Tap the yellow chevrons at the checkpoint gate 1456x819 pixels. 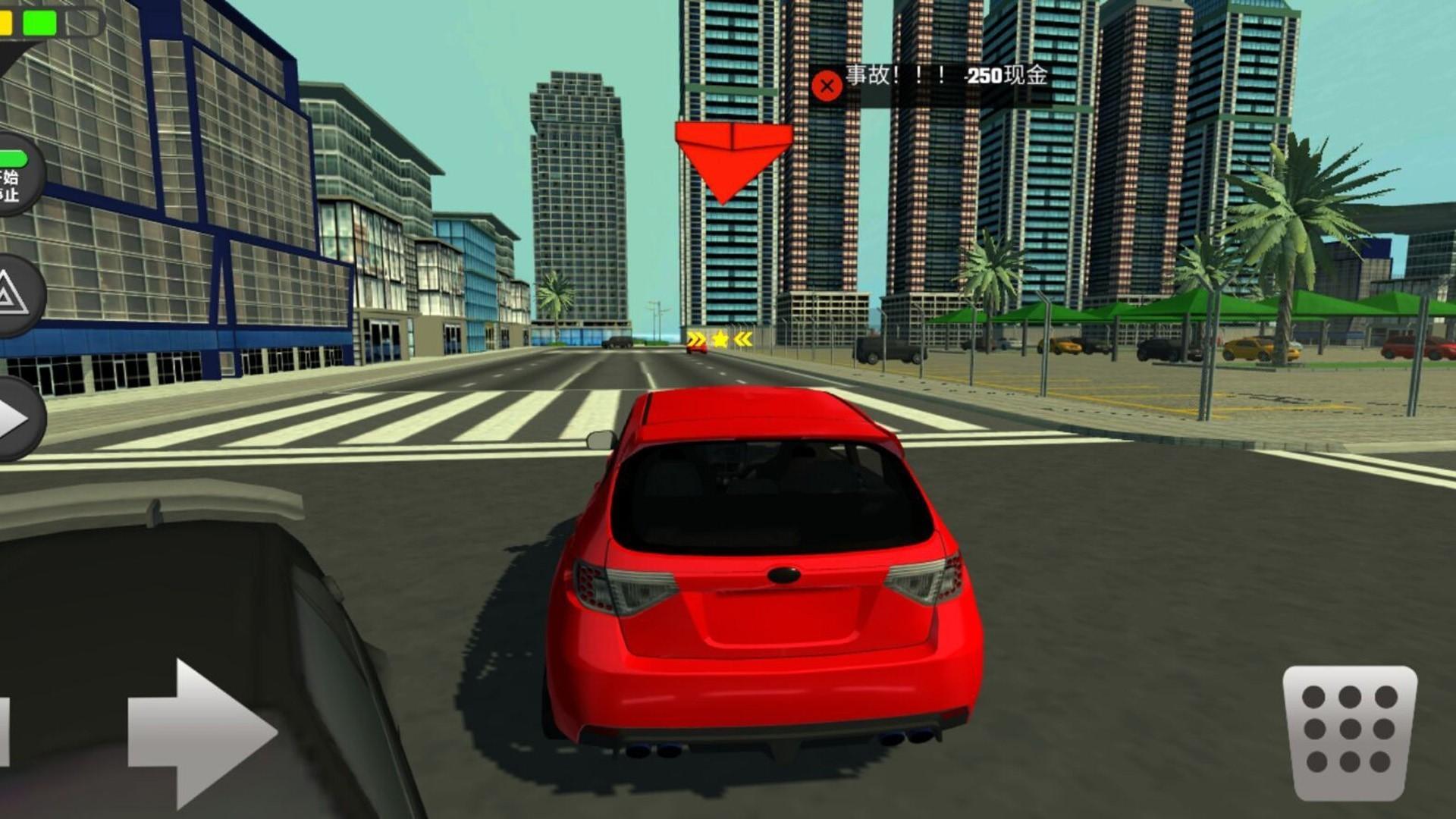coord(695,337)
